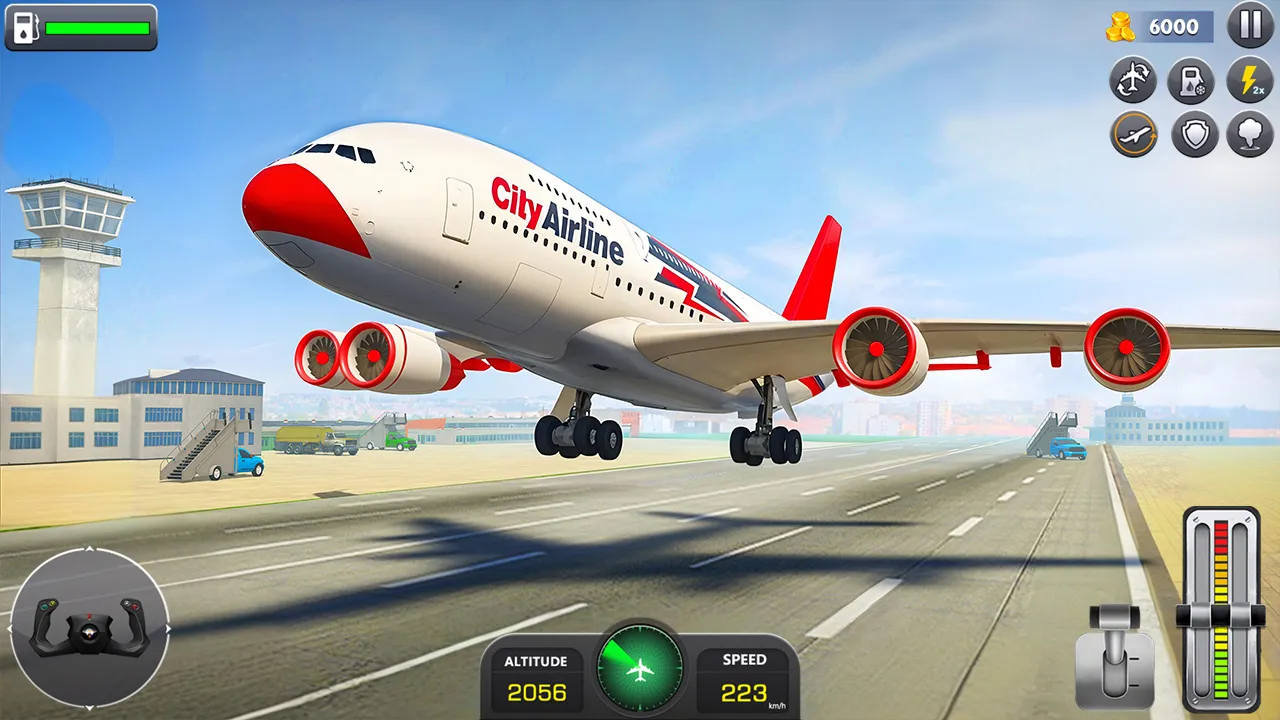The width and height of the screenshot is (1280, 720).
Task: Use the smoke trail power-up
Action: click(x=1250, y=134)
